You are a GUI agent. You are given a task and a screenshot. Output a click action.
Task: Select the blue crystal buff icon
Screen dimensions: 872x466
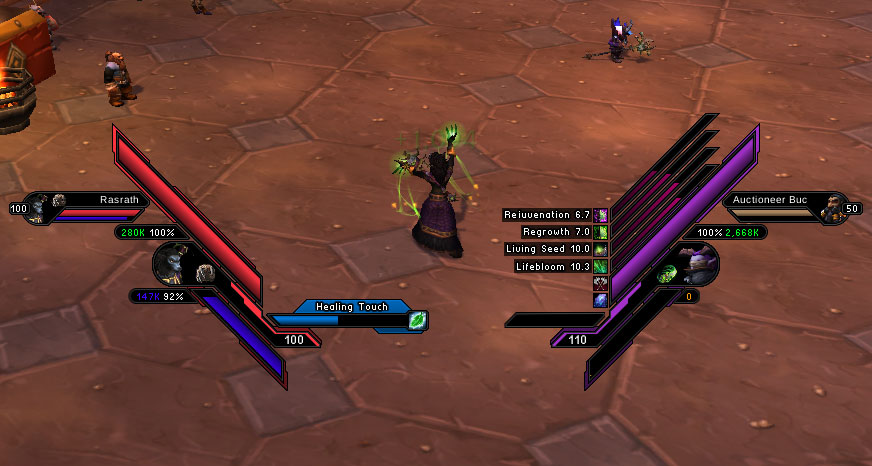[x=600, y=300]
